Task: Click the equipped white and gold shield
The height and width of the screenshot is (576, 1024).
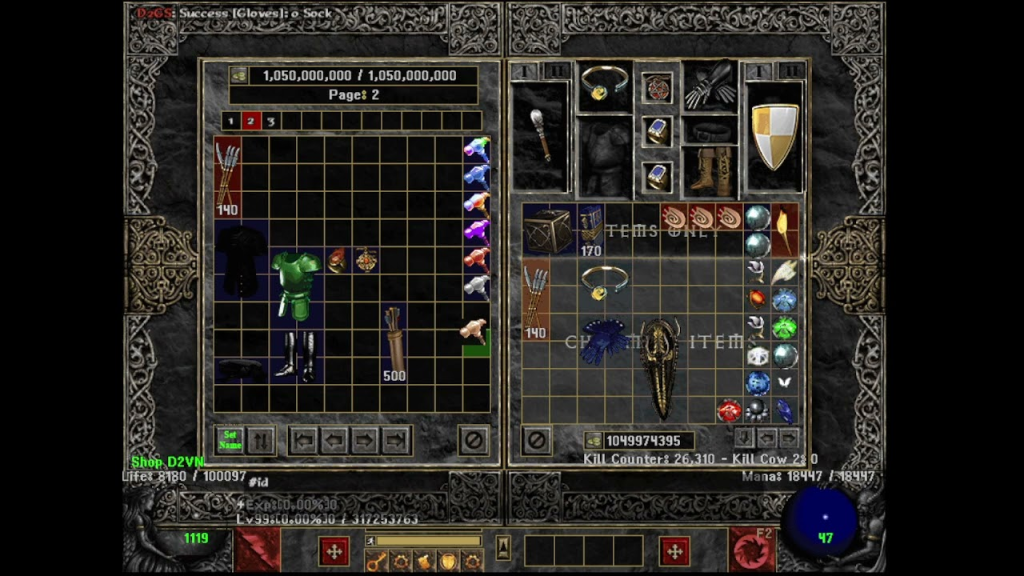Action: [x=774, y=136]
